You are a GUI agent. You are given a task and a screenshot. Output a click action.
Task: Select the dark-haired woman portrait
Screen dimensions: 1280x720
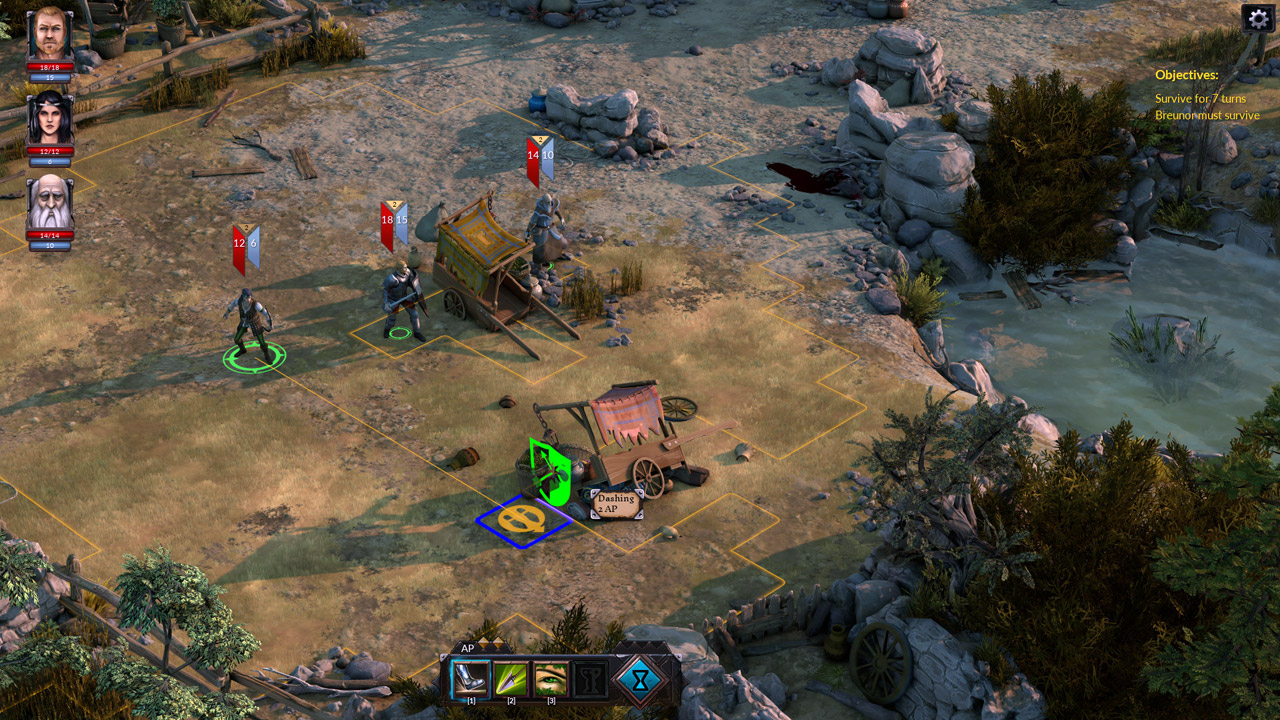click(x=49, y=118)
